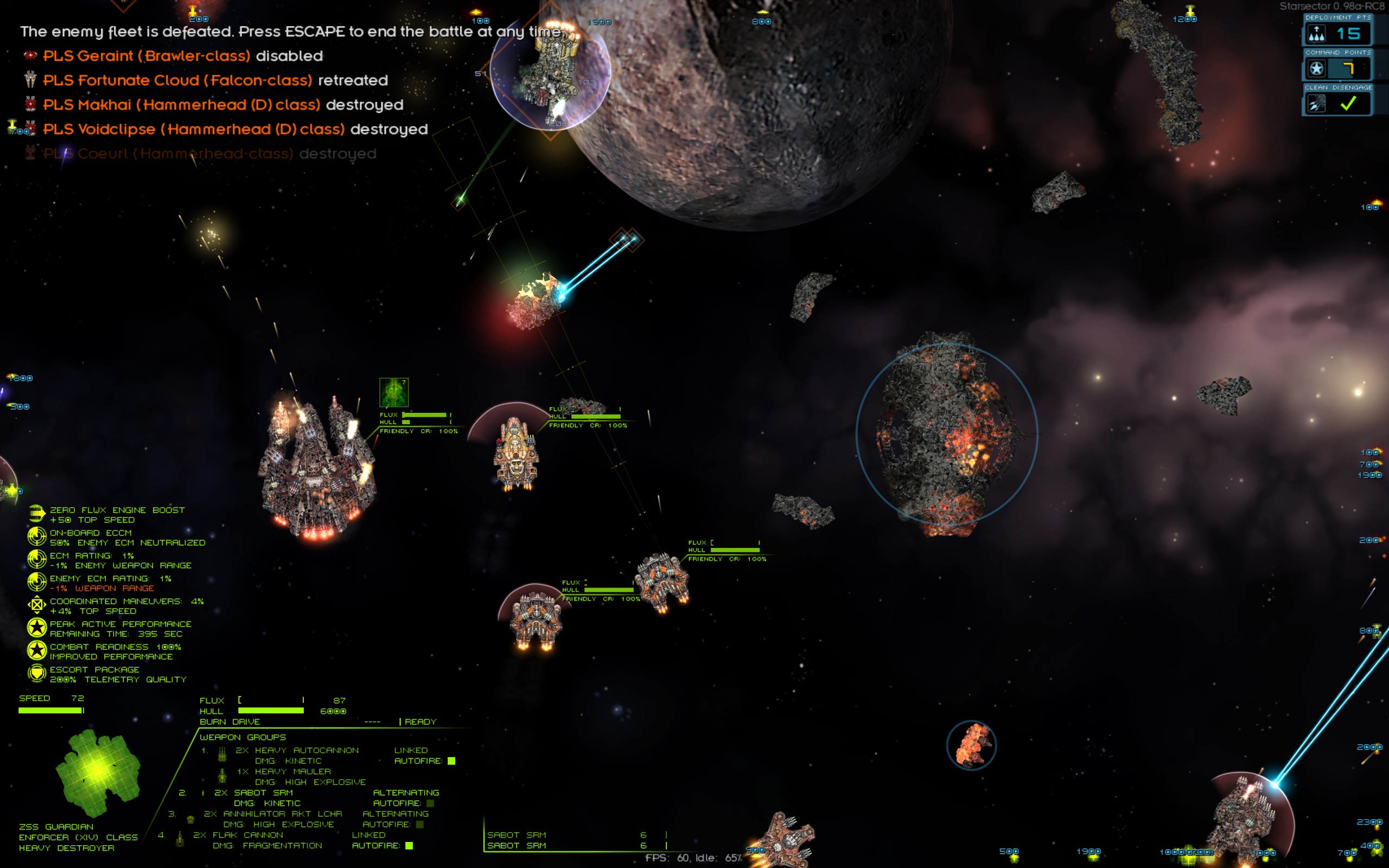This screenshot has width=1389, height=868.
Task: Click the Peak Active Performance star icon
Action: pos(37,628)
